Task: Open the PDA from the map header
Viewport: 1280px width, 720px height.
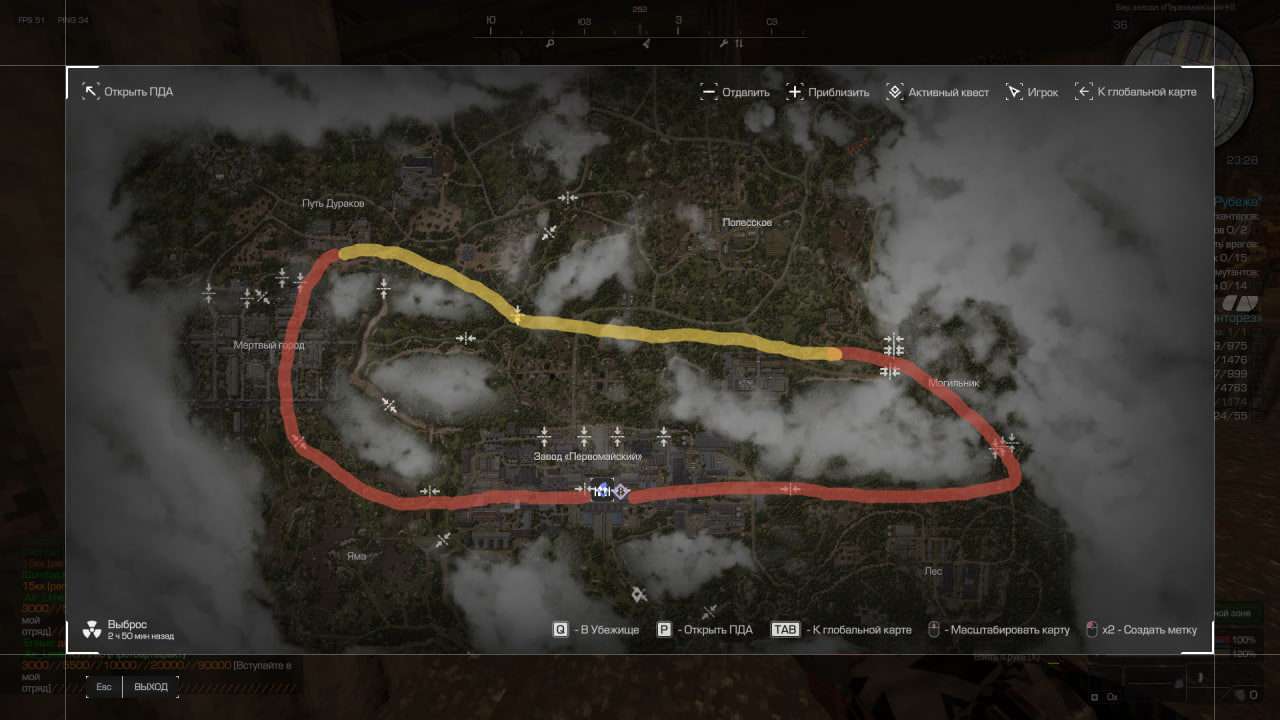Action: click(128, 92)
